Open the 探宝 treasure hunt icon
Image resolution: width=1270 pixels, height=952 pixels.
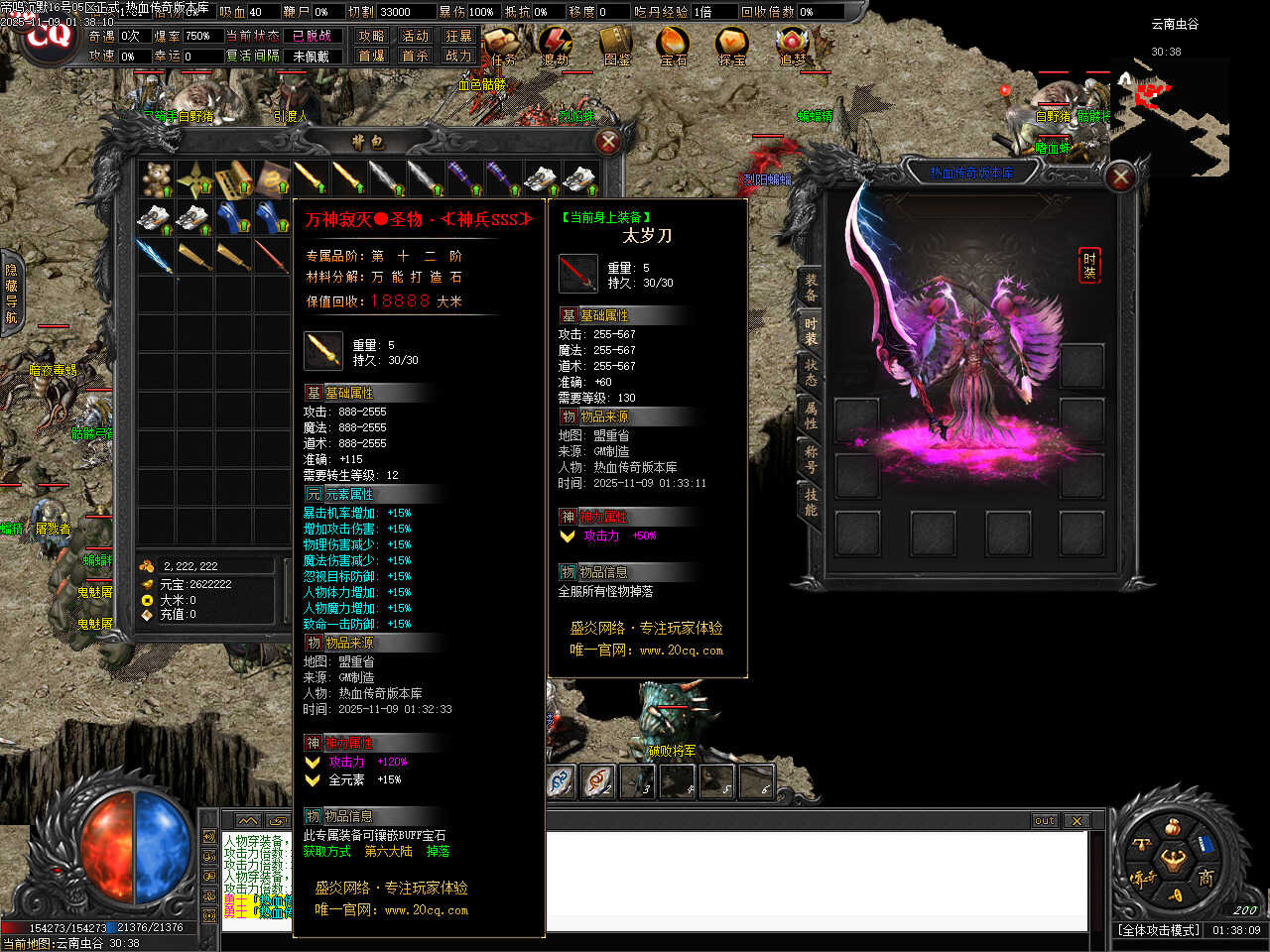[732, 46]
